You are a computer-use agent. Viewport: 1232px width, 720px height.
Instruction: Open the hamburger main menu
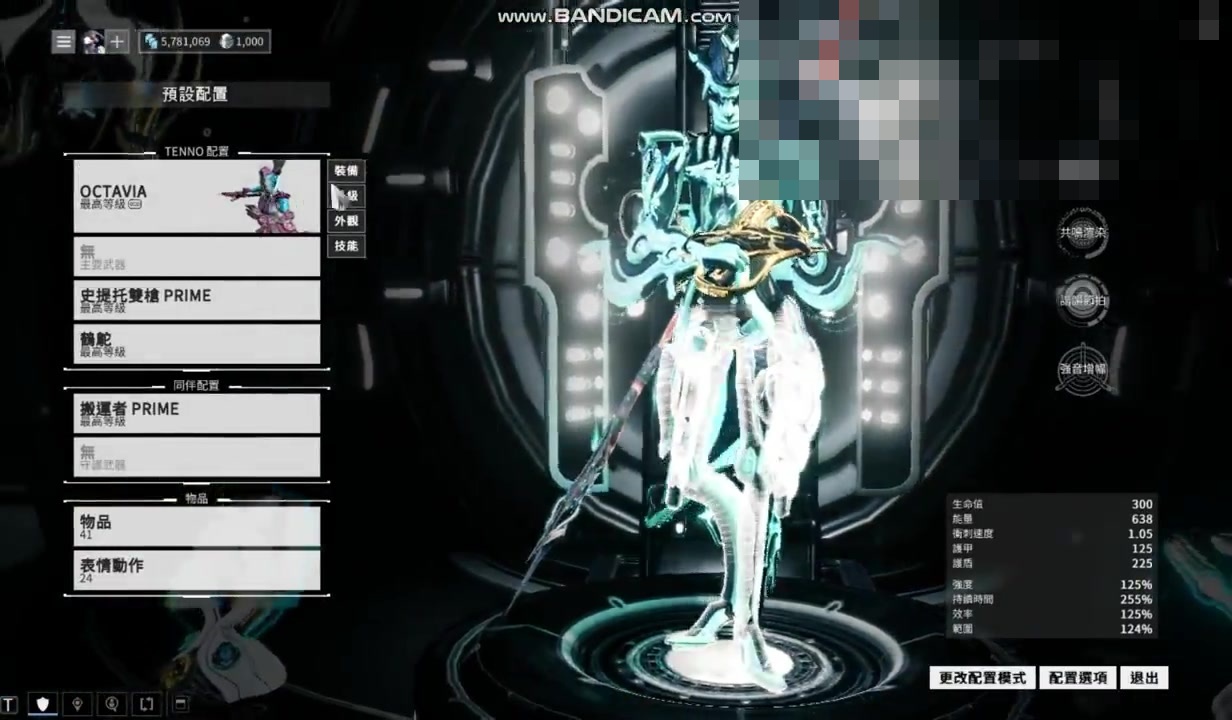point(64,42)
